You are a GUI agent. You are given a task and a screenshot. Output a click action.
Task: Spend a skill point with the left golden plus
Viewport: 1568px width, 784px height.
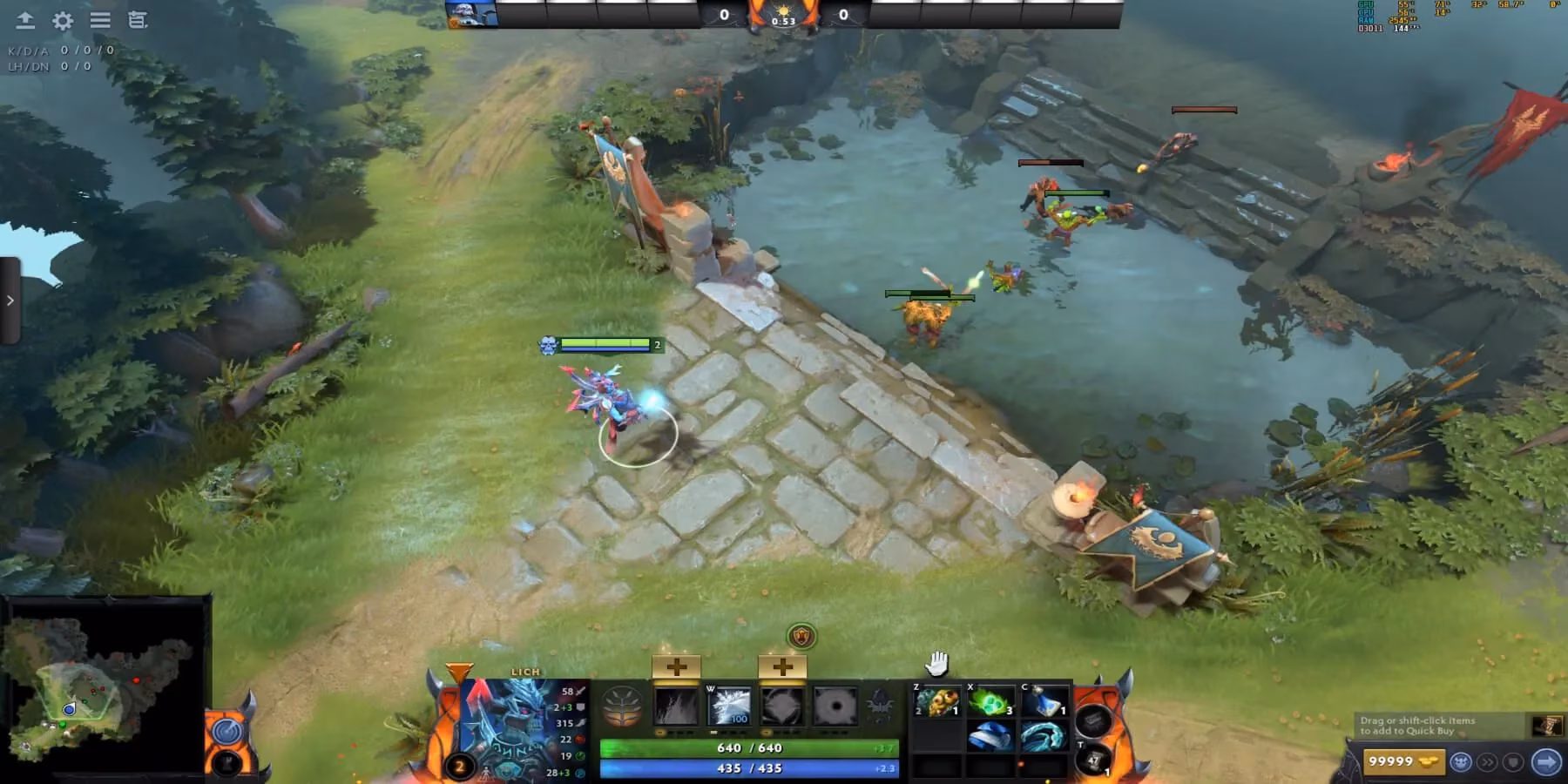[x=675, y=666]
